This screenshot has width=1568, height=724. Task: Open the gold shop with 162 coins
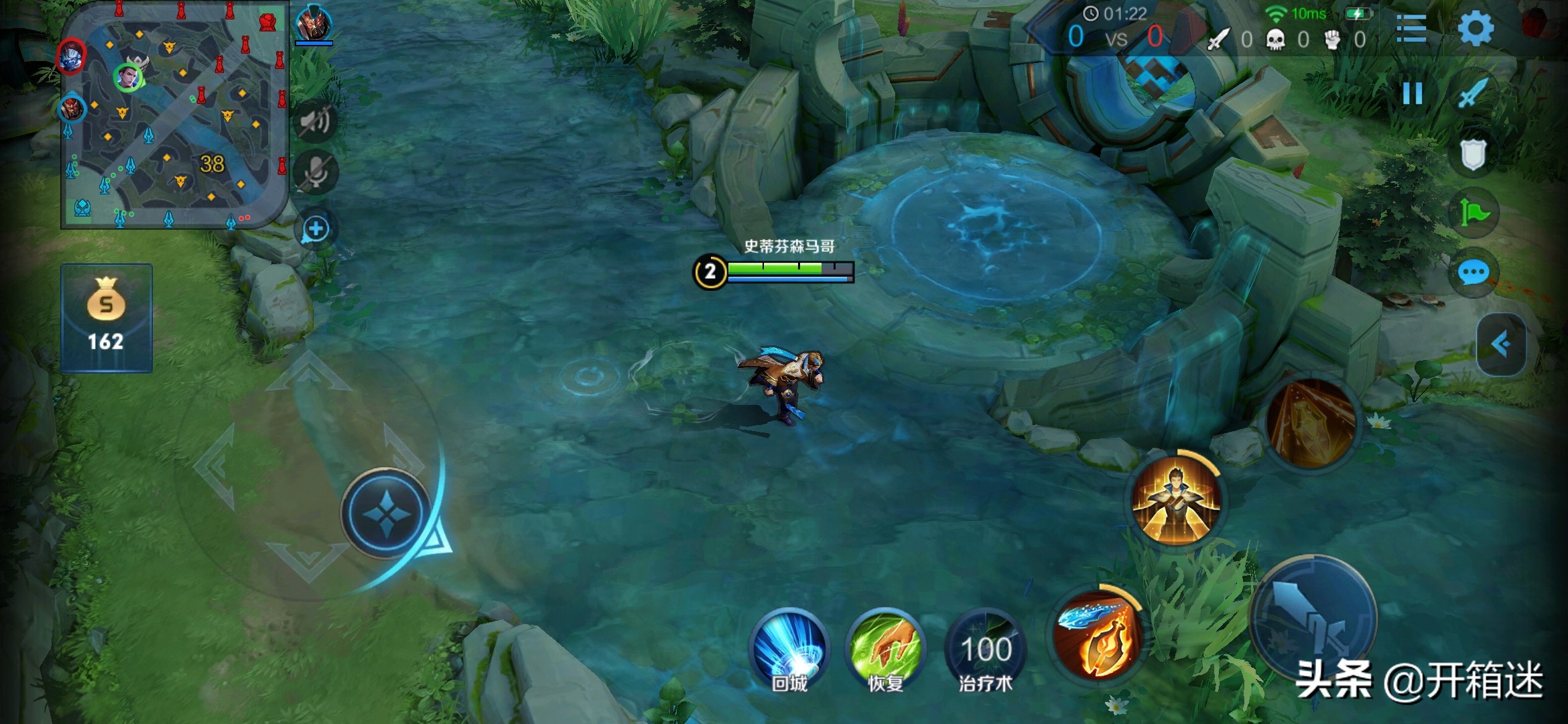pyautogui.click(x=107, y=317)
